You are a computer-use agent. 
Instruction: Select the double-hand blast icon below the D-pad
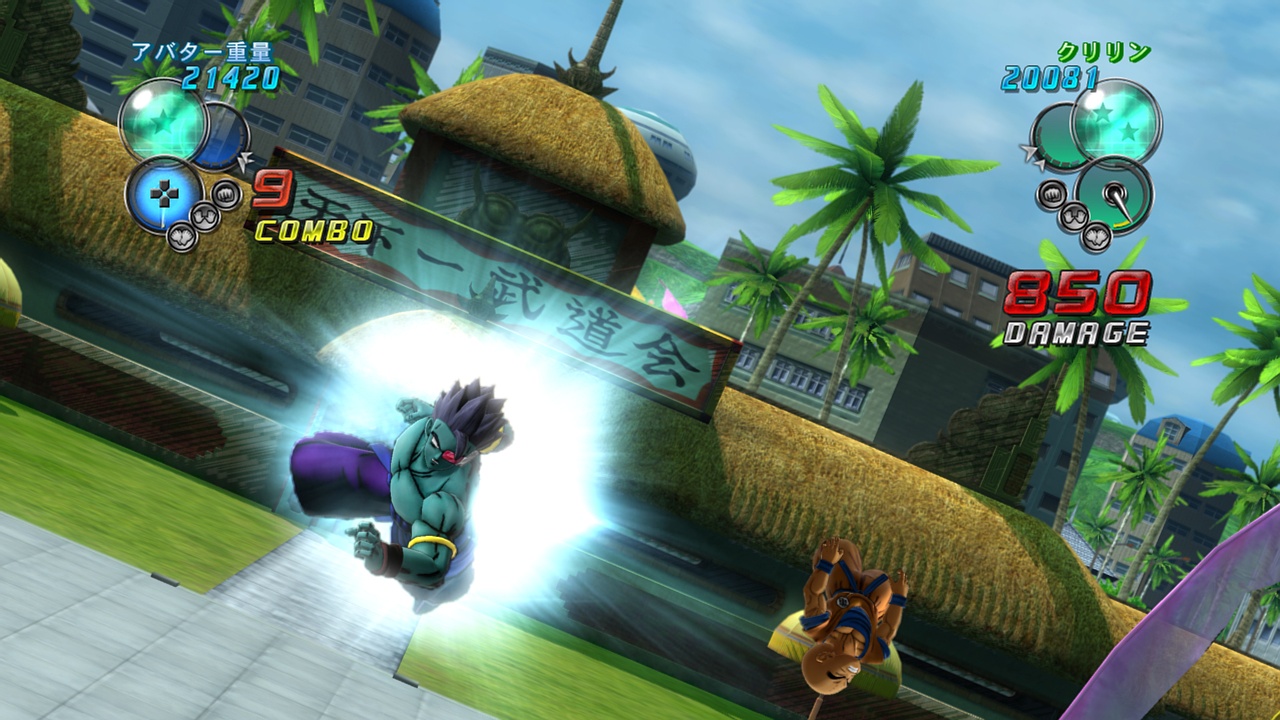tap(203, 216)
